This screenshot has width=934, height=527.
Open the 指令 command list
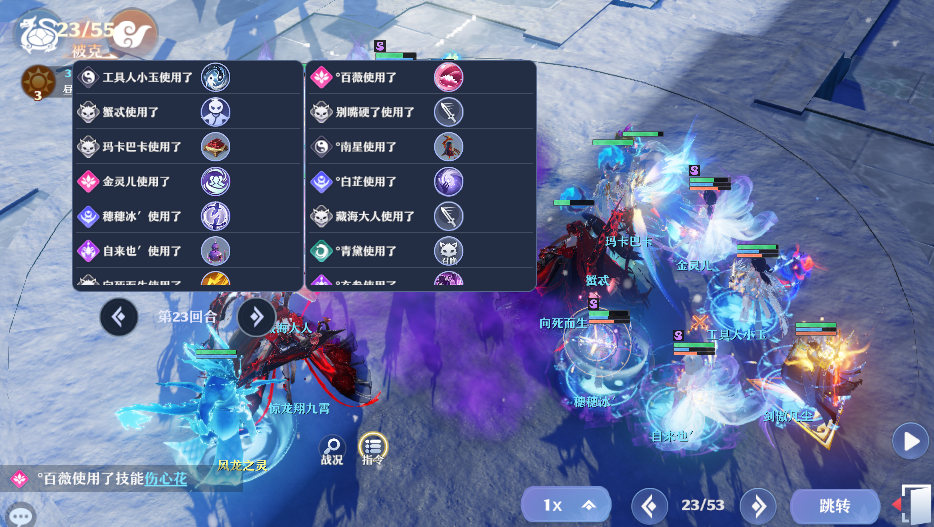click(x=373, y=449)
